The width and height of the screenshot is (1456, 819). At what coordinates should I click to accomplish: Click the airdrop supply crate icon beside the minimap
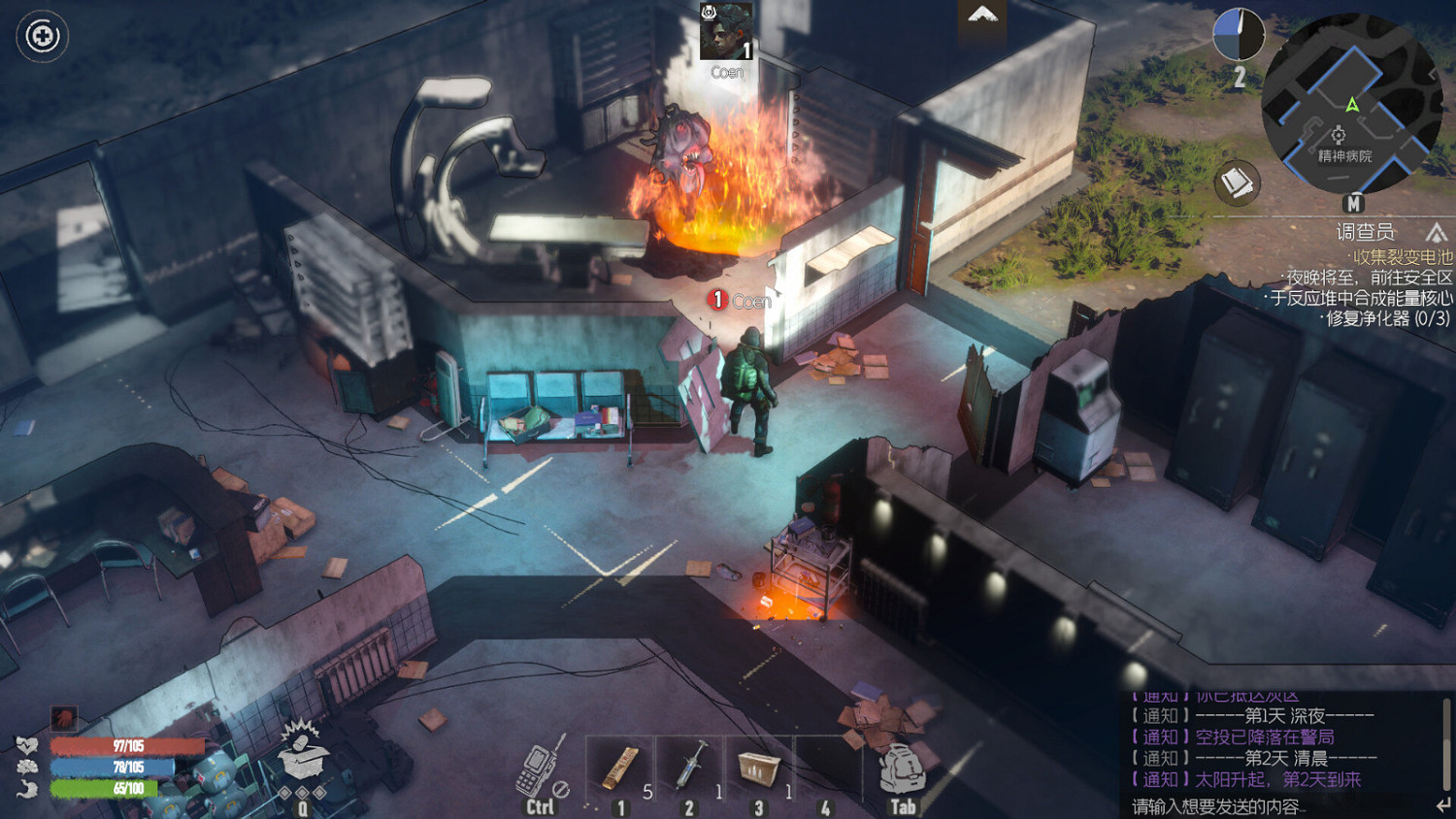[x=1240, y=182]
